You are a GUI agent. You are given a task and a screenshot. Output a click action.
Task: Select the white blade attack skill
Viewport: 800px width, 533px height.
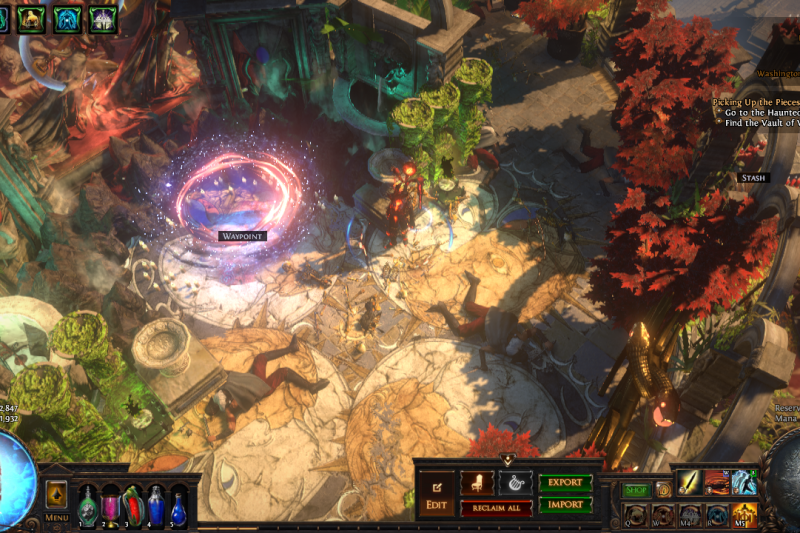[x=690, y=483]
